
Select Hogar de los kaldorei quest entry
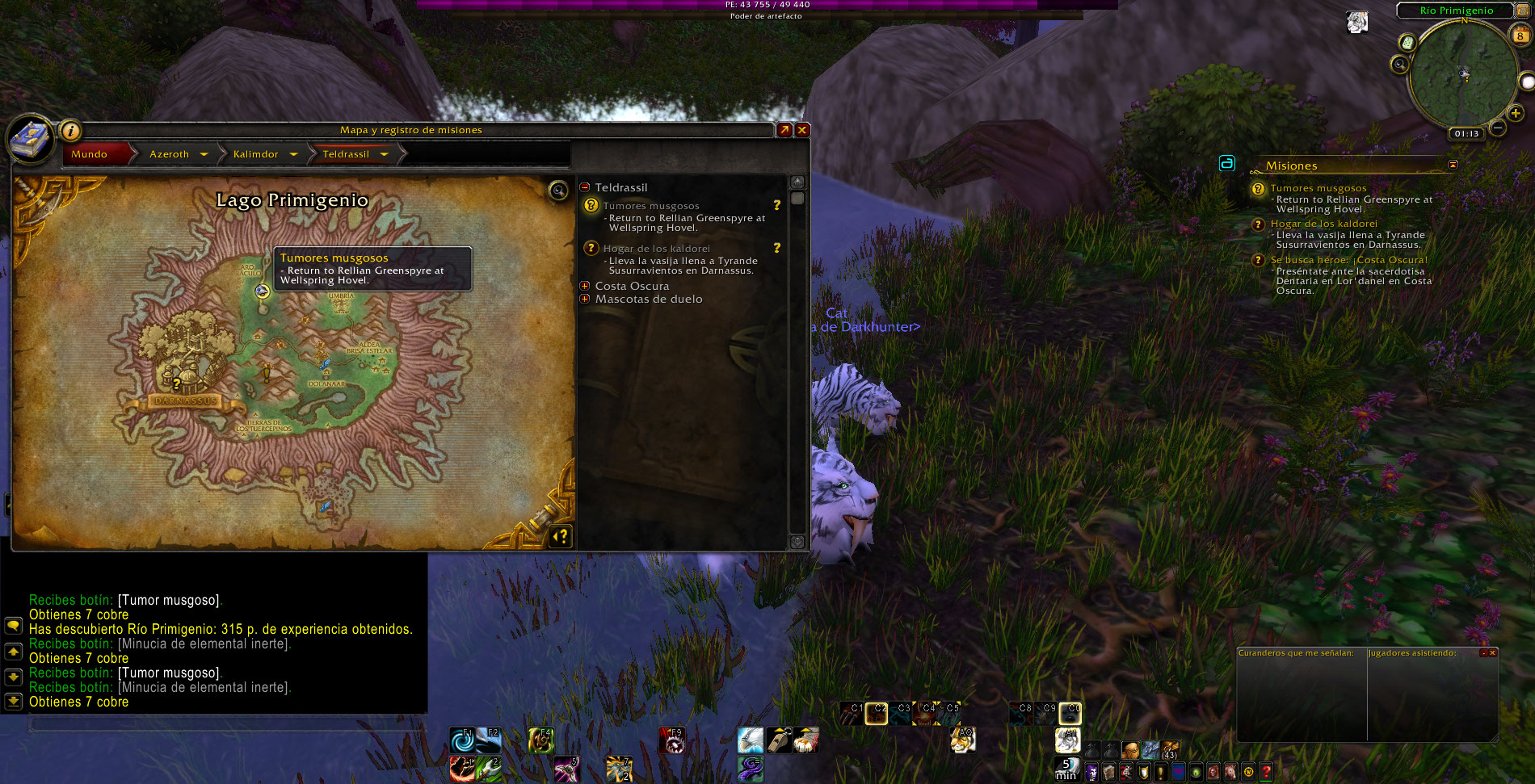click(656, 249)
